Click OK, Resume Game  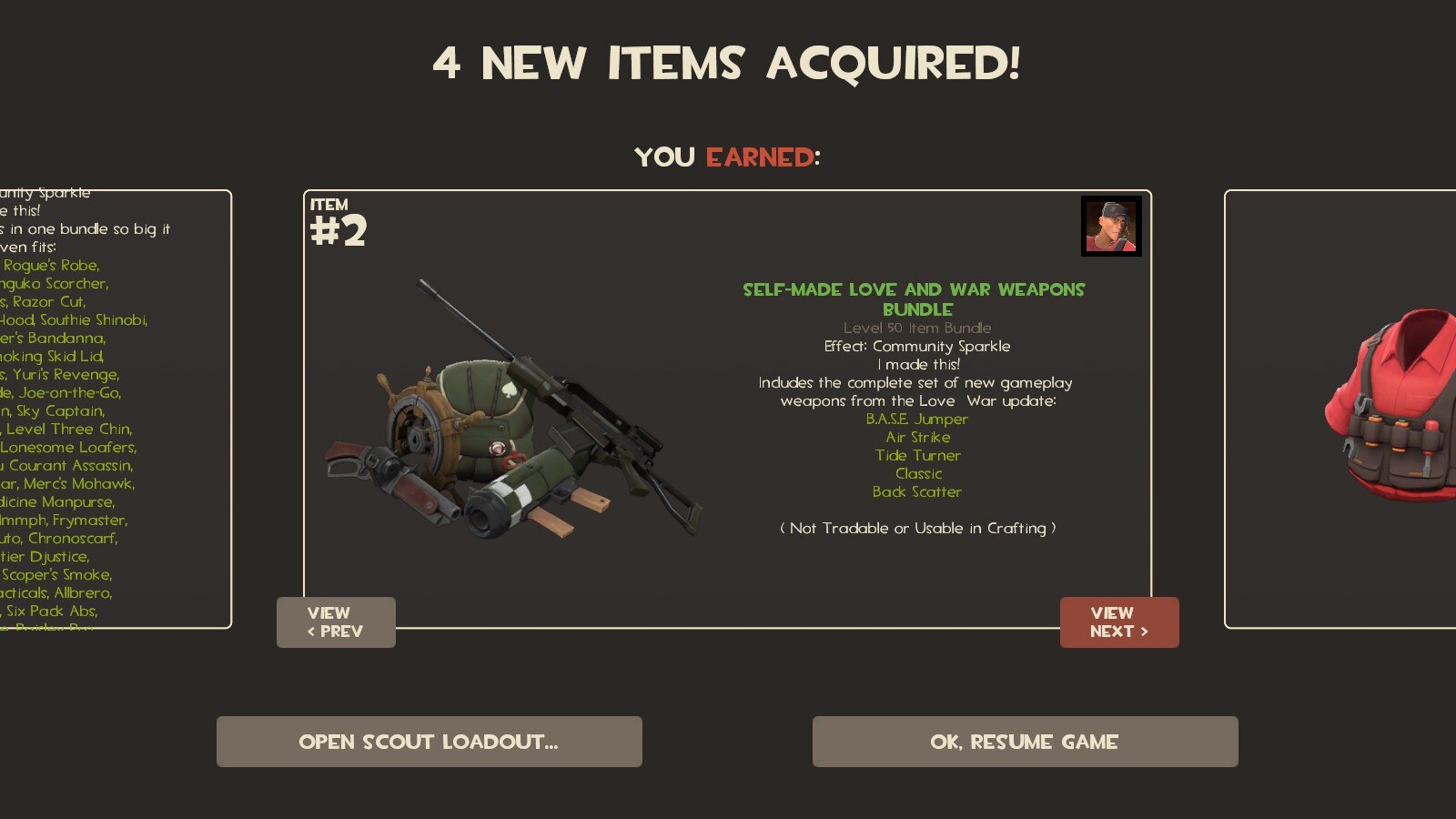point(1025,742)
